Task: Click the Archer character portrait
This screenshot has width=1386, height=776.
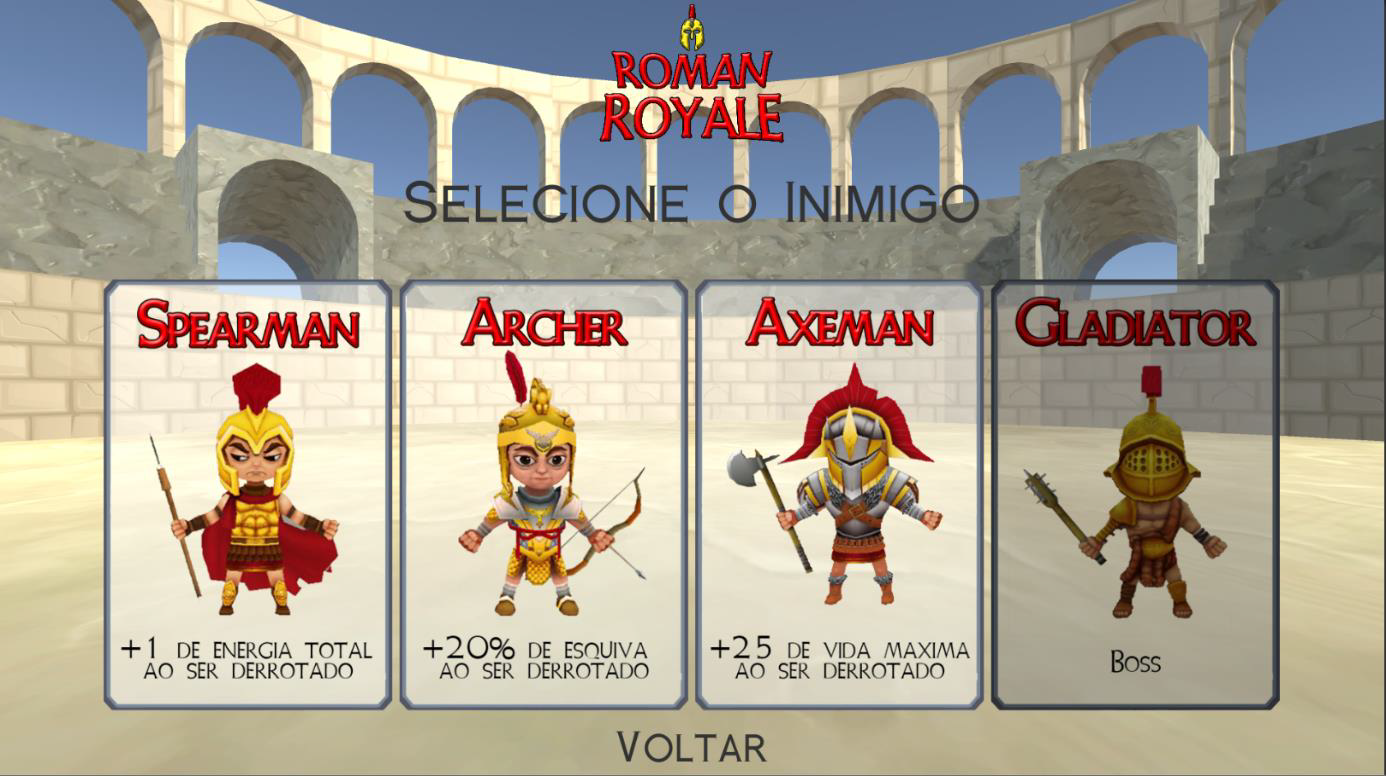Action: click(537, 500)
